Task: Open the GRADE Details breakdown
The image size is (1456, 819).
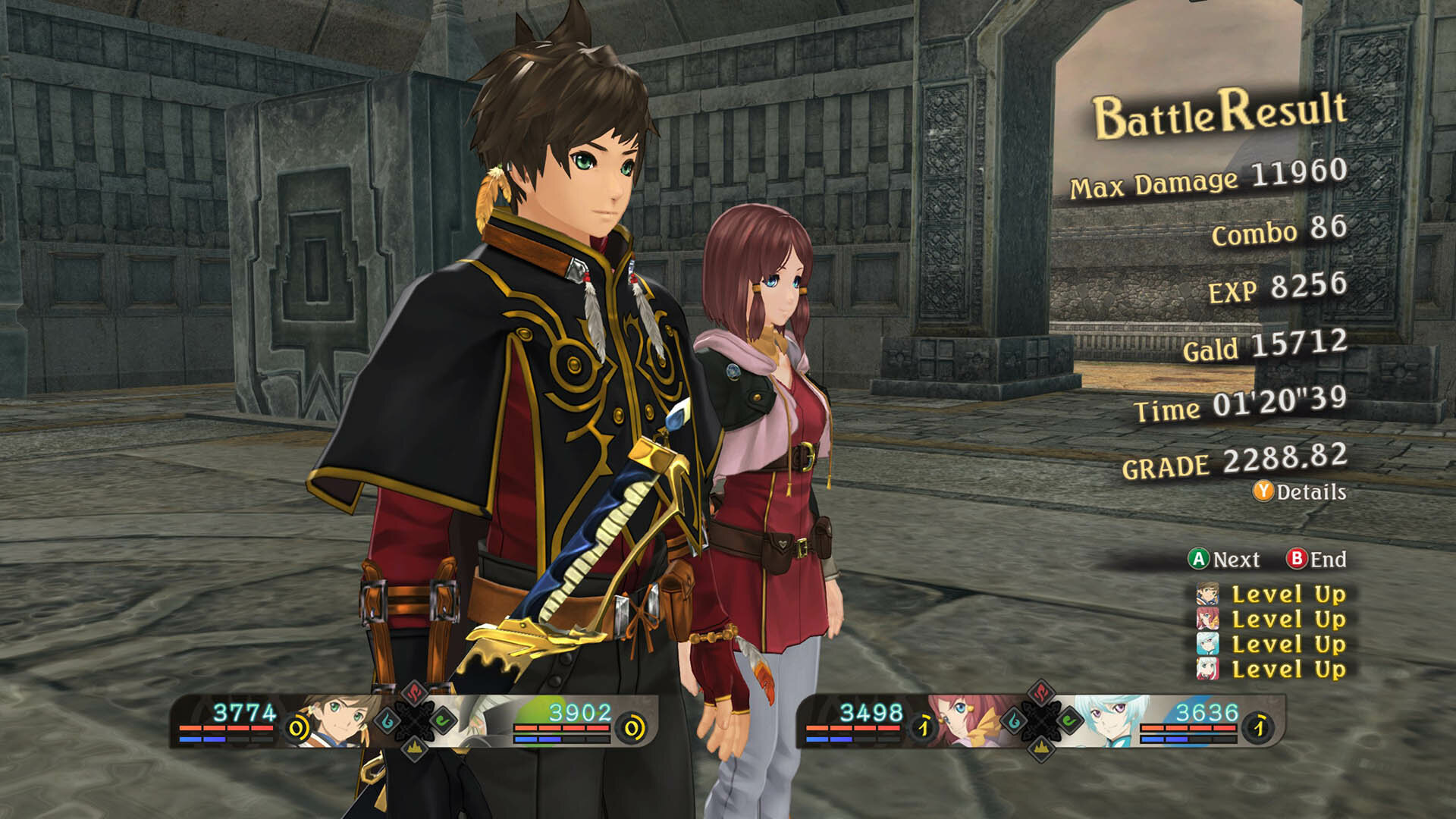Action: coord(1300,492)
